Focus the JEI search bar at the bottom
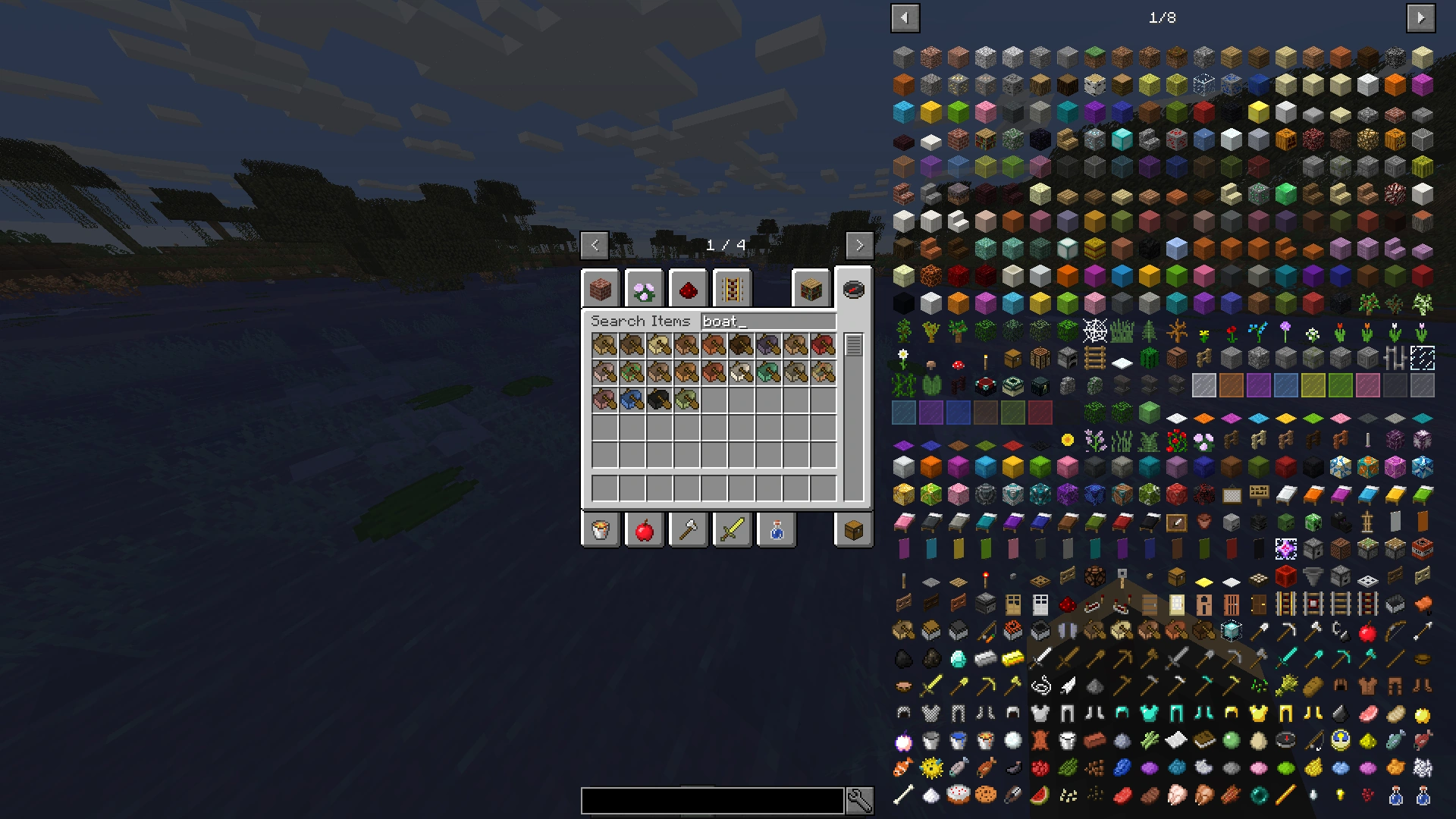The height and width of the screenshot is (819, 1456). click(711, 800)
